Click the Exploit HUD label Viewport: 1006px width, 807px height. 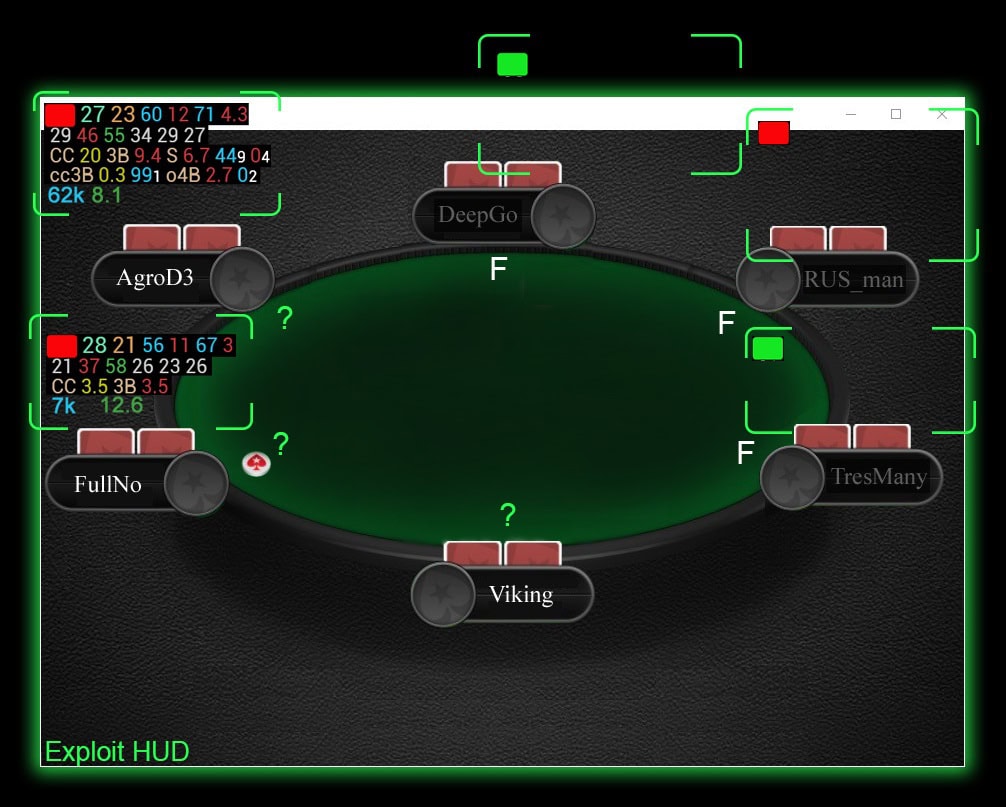click(117, 752)
